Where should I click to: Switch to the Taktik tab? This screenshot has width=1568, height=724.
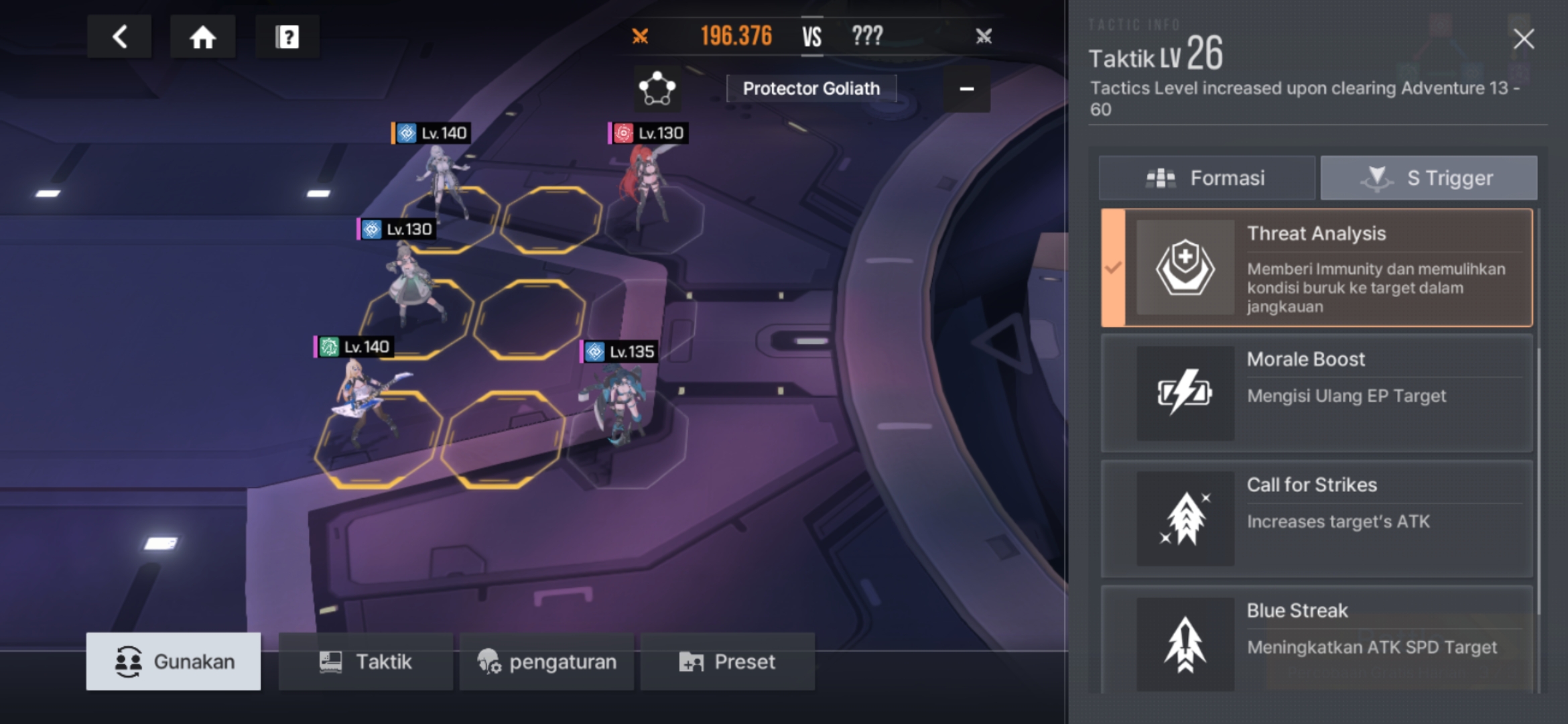tap(365, 662)
